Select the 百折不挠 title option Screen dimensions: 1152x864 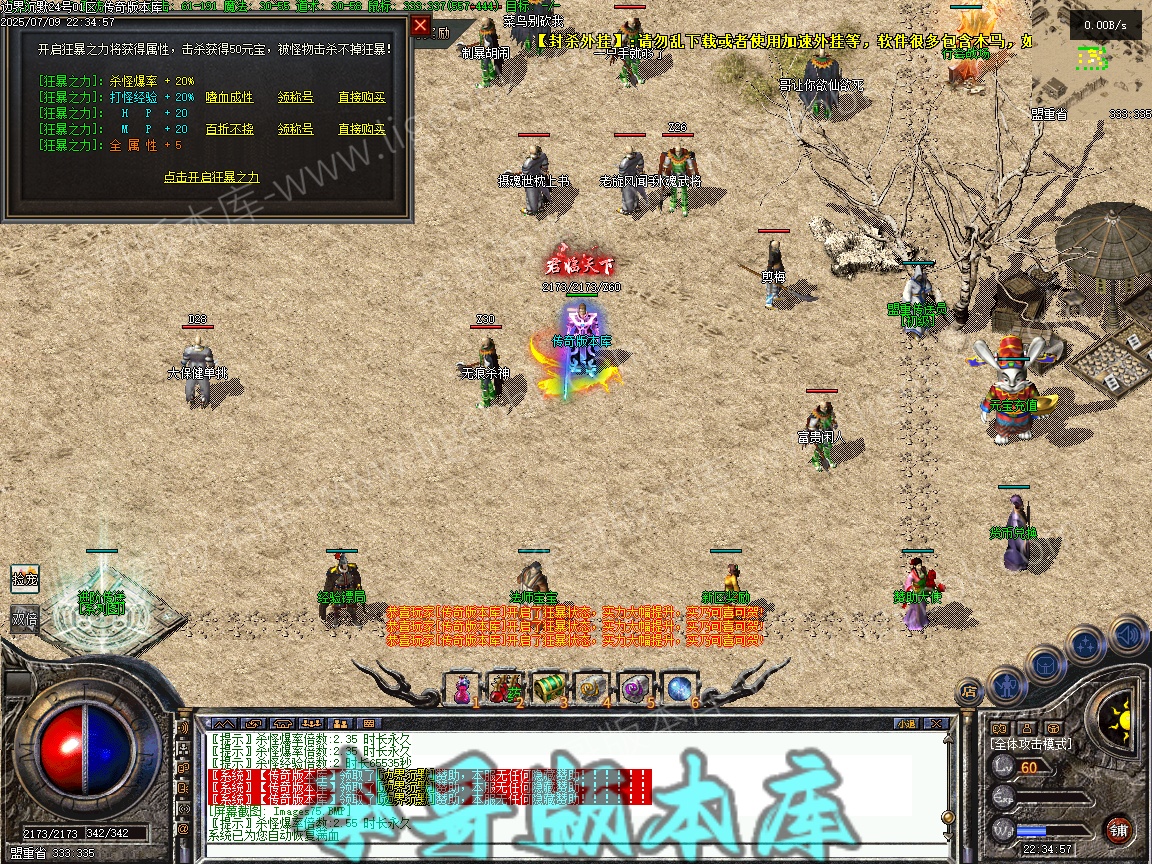coord(229,129)
